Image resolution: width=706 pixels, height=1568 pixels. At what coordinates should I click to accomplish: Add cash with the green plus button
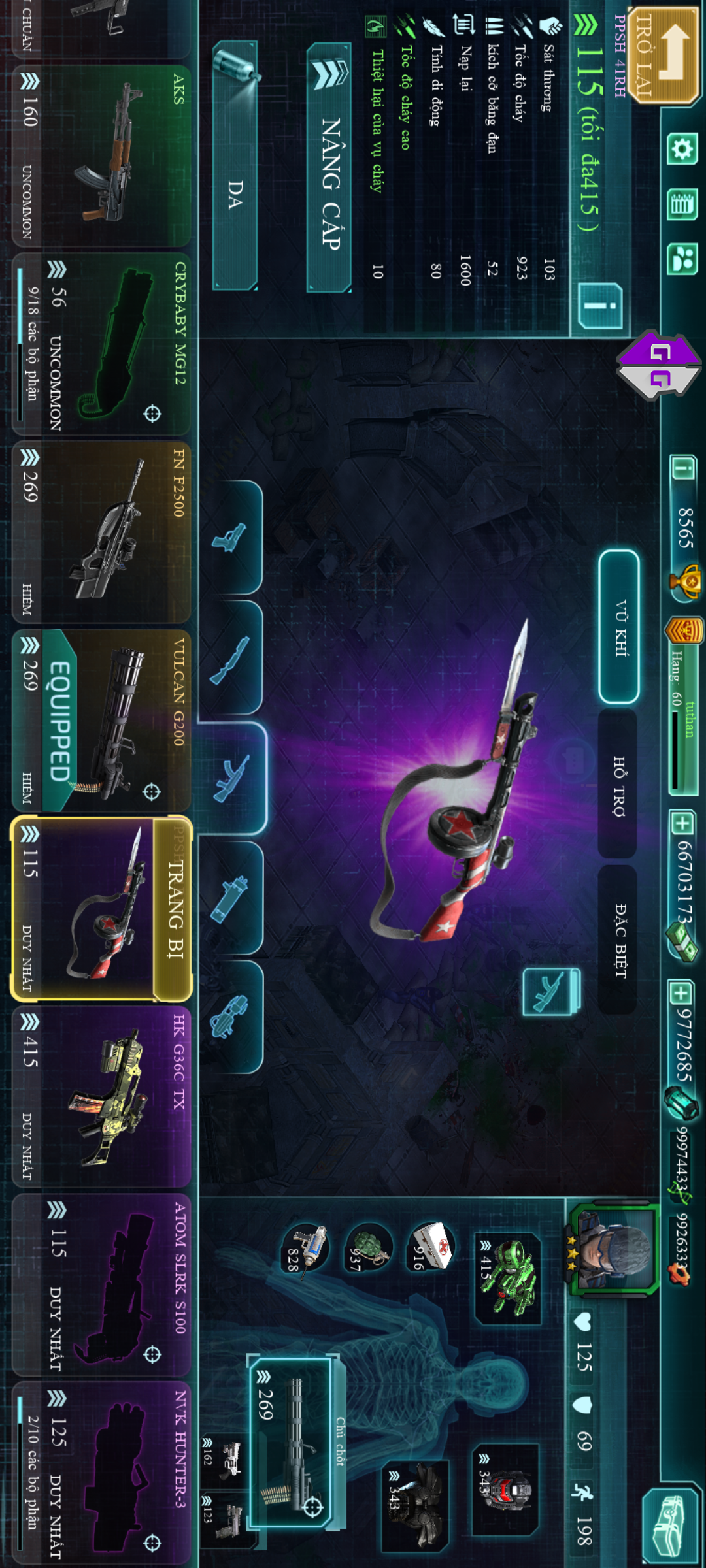682,823
